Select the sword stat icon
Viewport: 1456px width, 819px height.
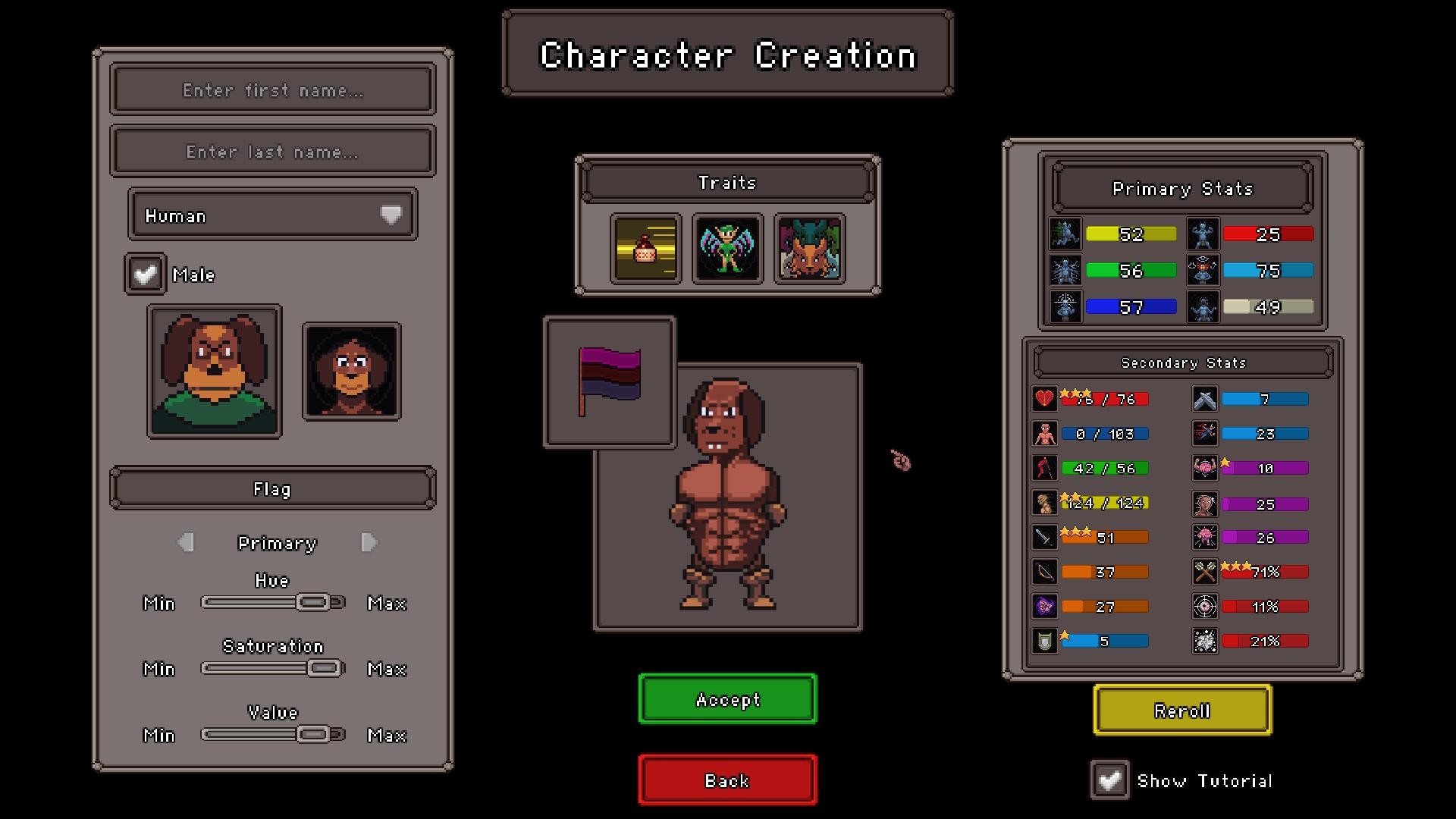coord(1044,537)
